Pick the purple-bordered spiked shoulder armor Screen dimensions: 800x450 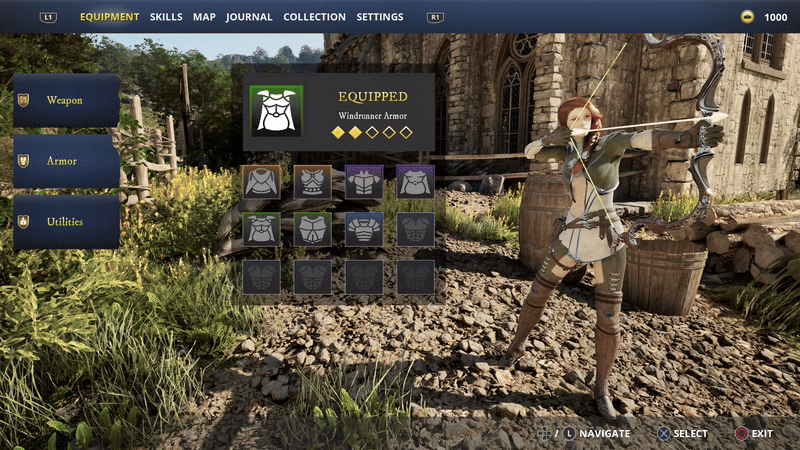[364, 183]
